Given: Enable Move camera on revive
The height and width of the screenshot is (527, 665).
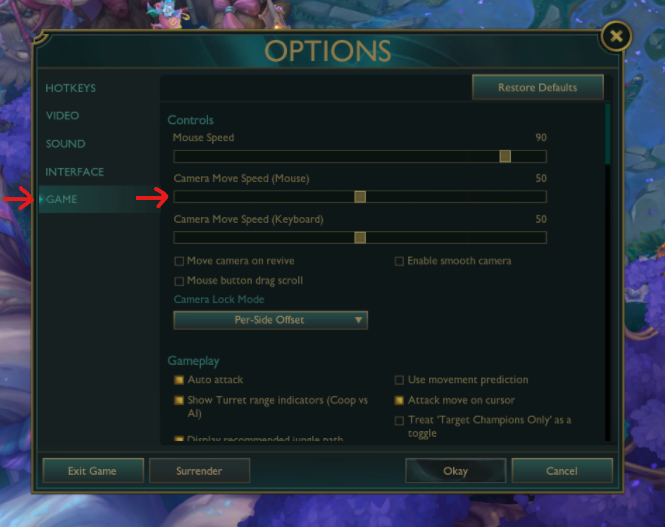Looking at the screenshot, I should tap(180, 262).
